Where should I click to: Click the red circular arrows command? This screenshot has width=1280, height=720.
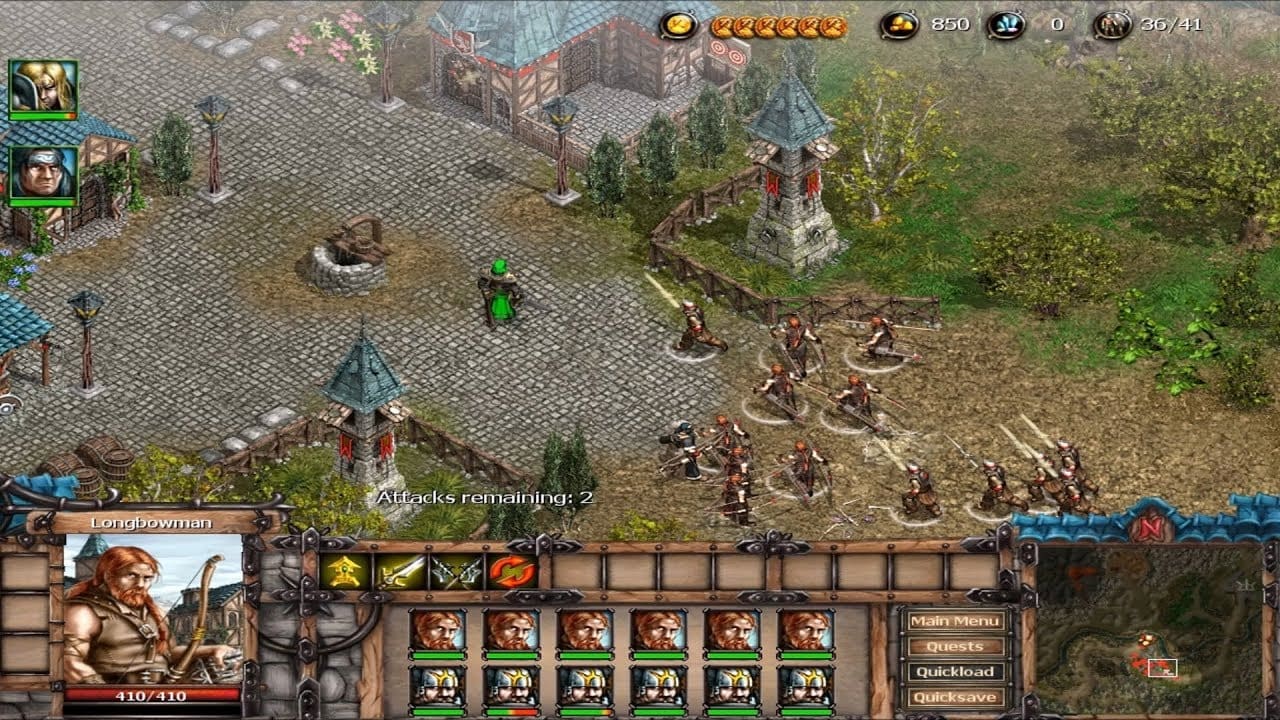512,572
